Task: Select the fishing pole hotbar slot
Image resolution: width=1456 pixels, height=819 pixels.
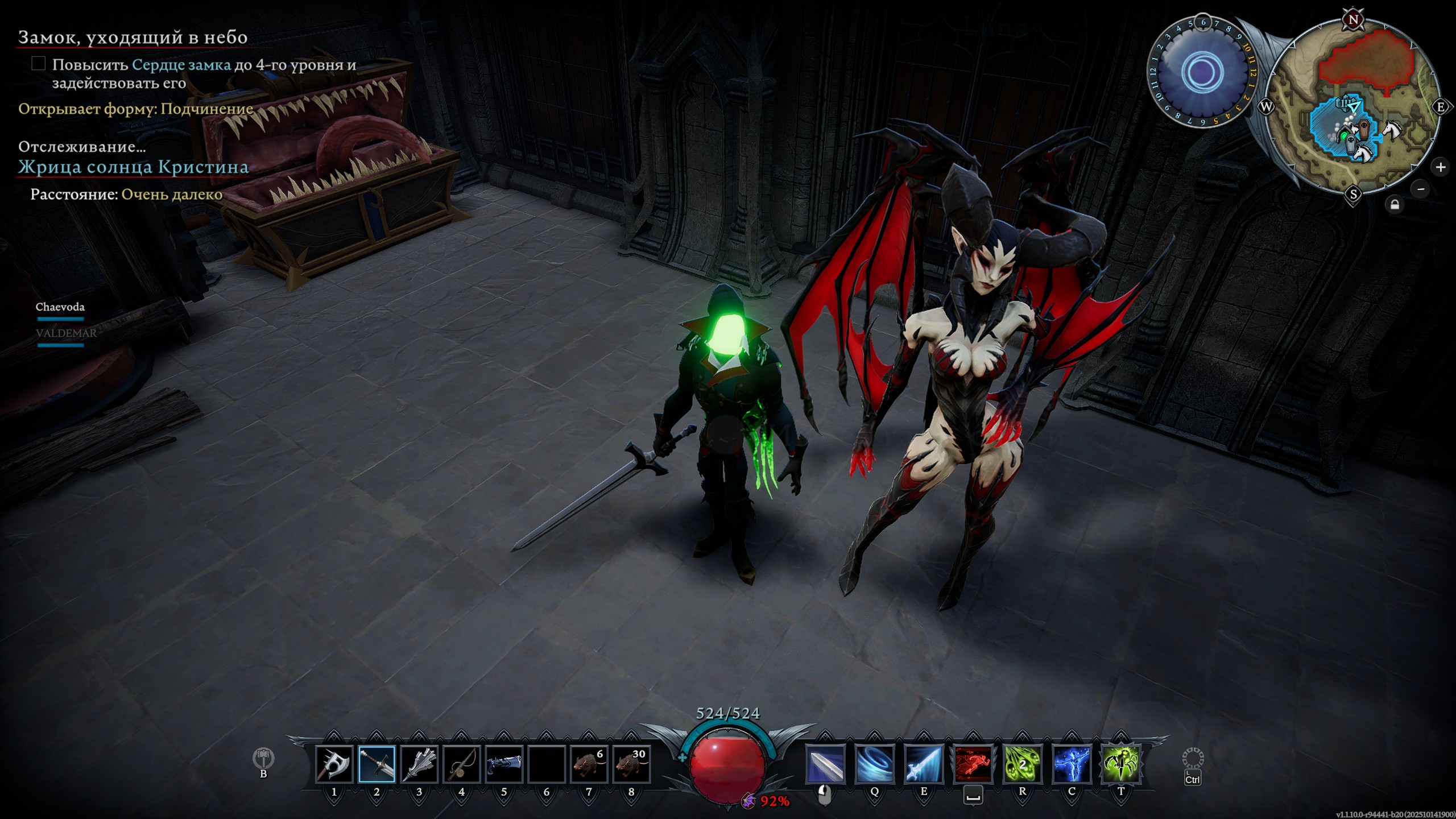Action: coord(461,764)
